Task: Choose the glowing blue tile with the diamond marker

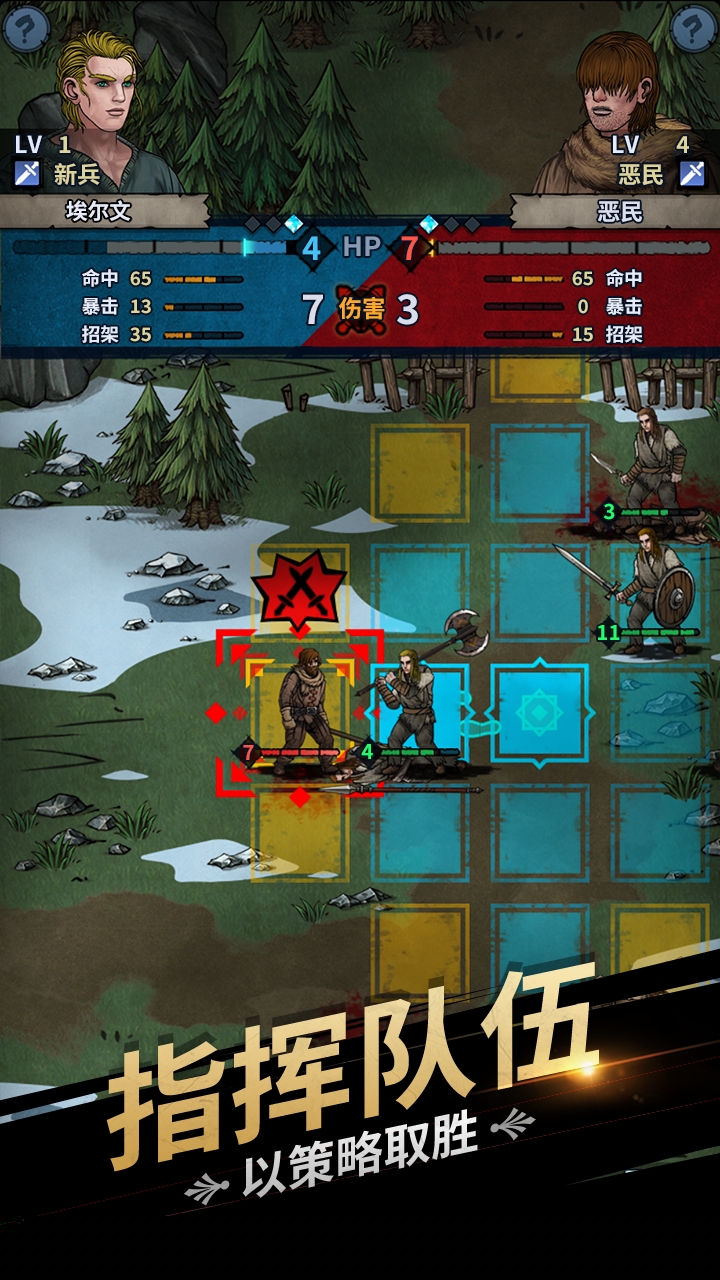Action: (540, 713)
